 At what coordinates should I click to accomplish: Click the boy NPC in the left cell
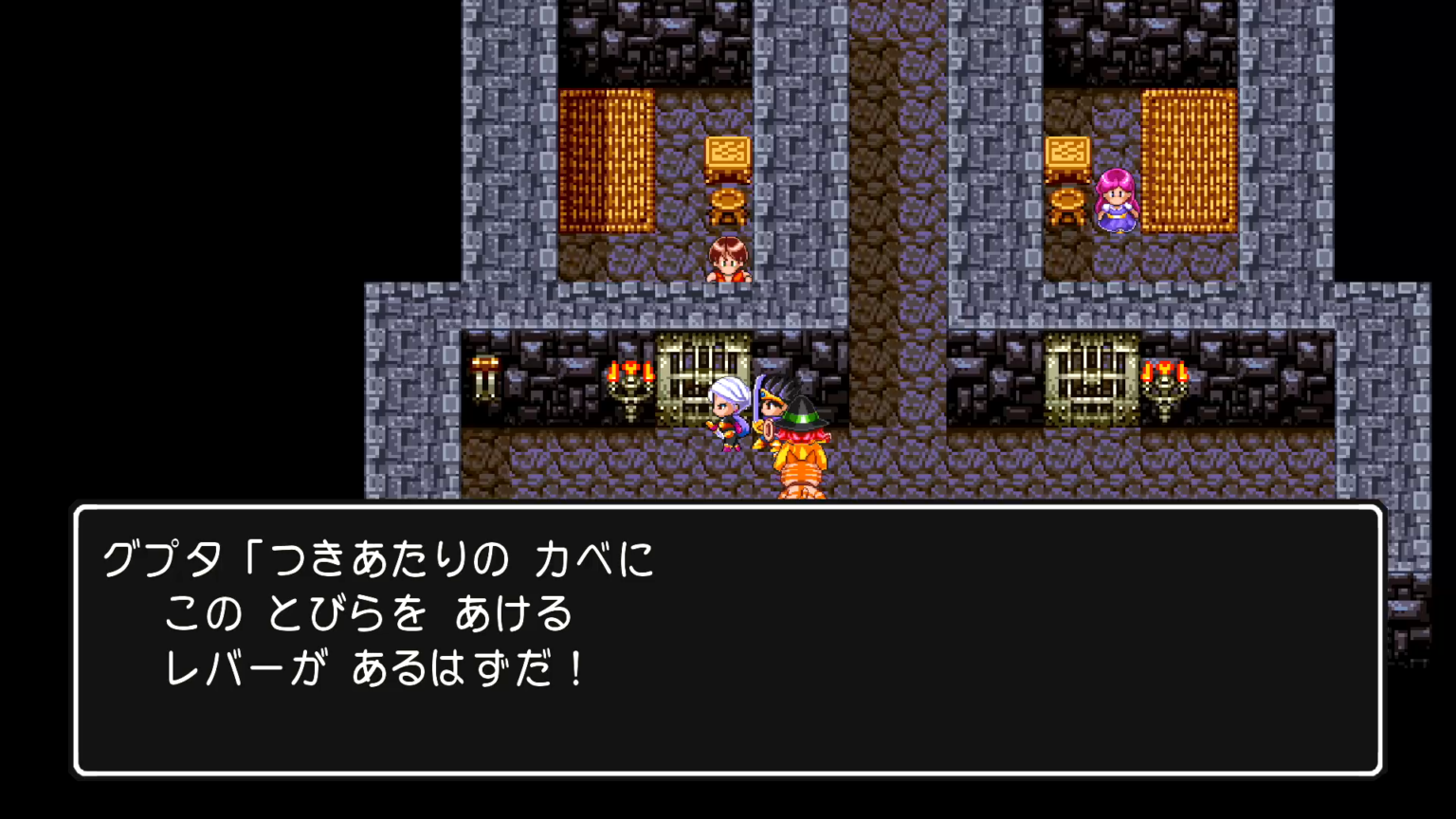[728, 258]
